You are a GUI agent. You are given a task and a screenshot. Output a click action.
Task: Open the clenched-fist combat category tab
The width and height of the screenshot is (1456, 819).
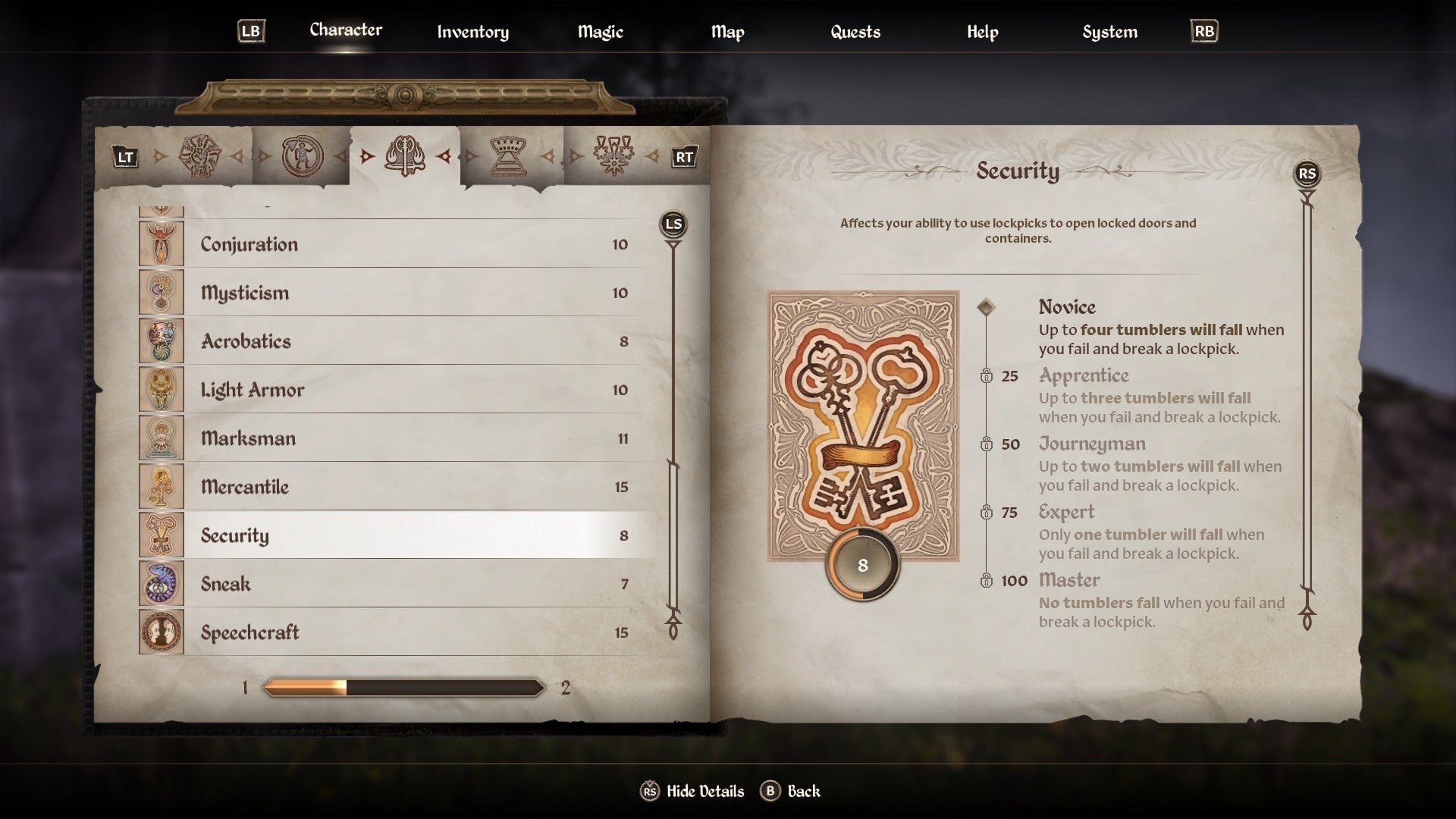(x=199, y=156)
